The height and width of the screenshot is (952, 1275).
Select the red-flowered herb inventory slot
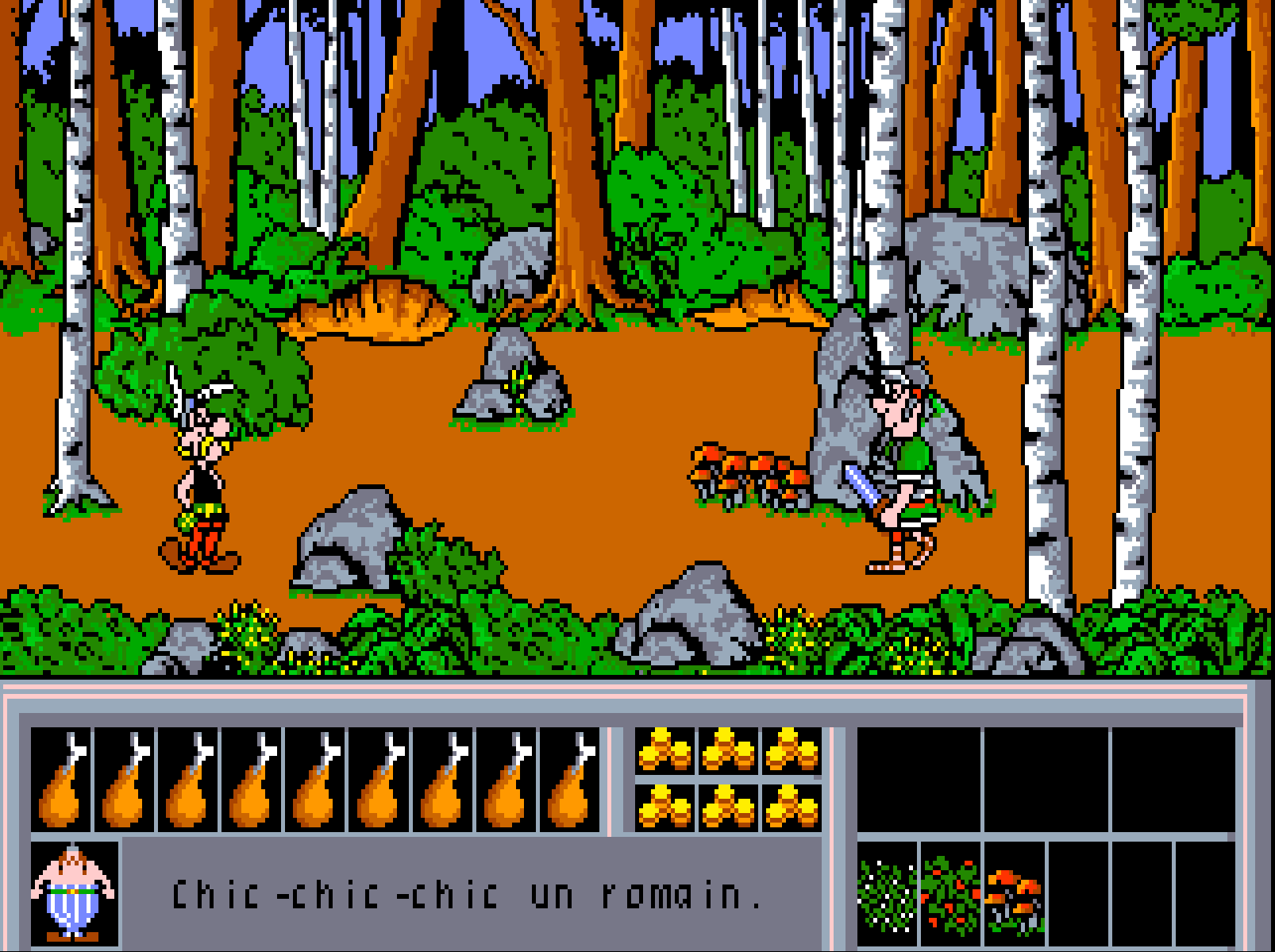[951, 895]
